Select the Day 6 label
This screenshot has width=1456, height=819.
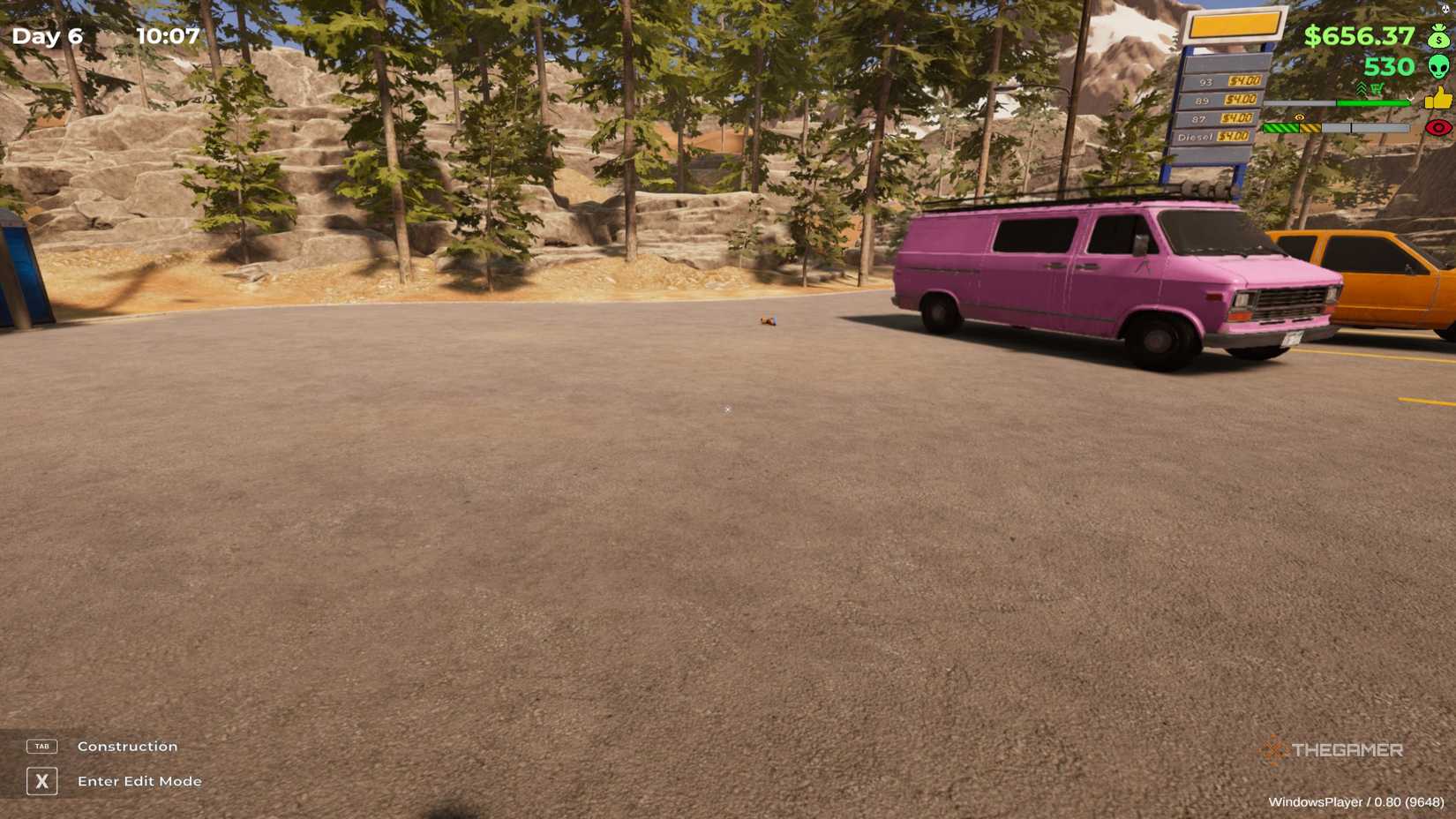49,36
